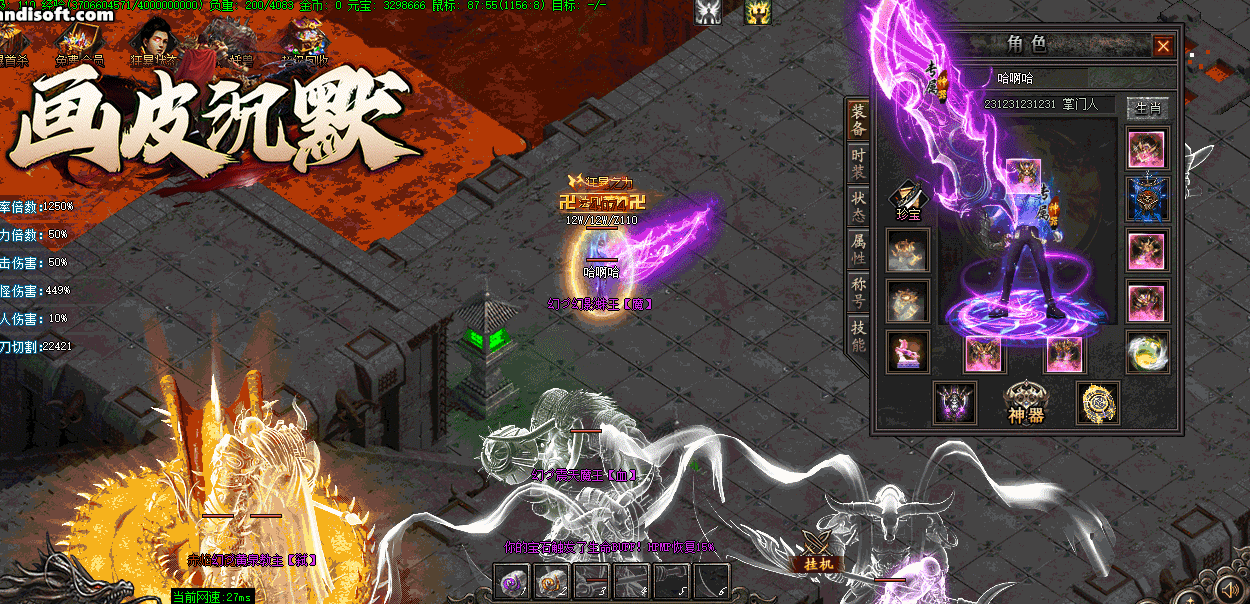This screenshot has height=604, width=1250.
Task: Open the 珍宝 treasure icon
Action: tap(908, 197)
